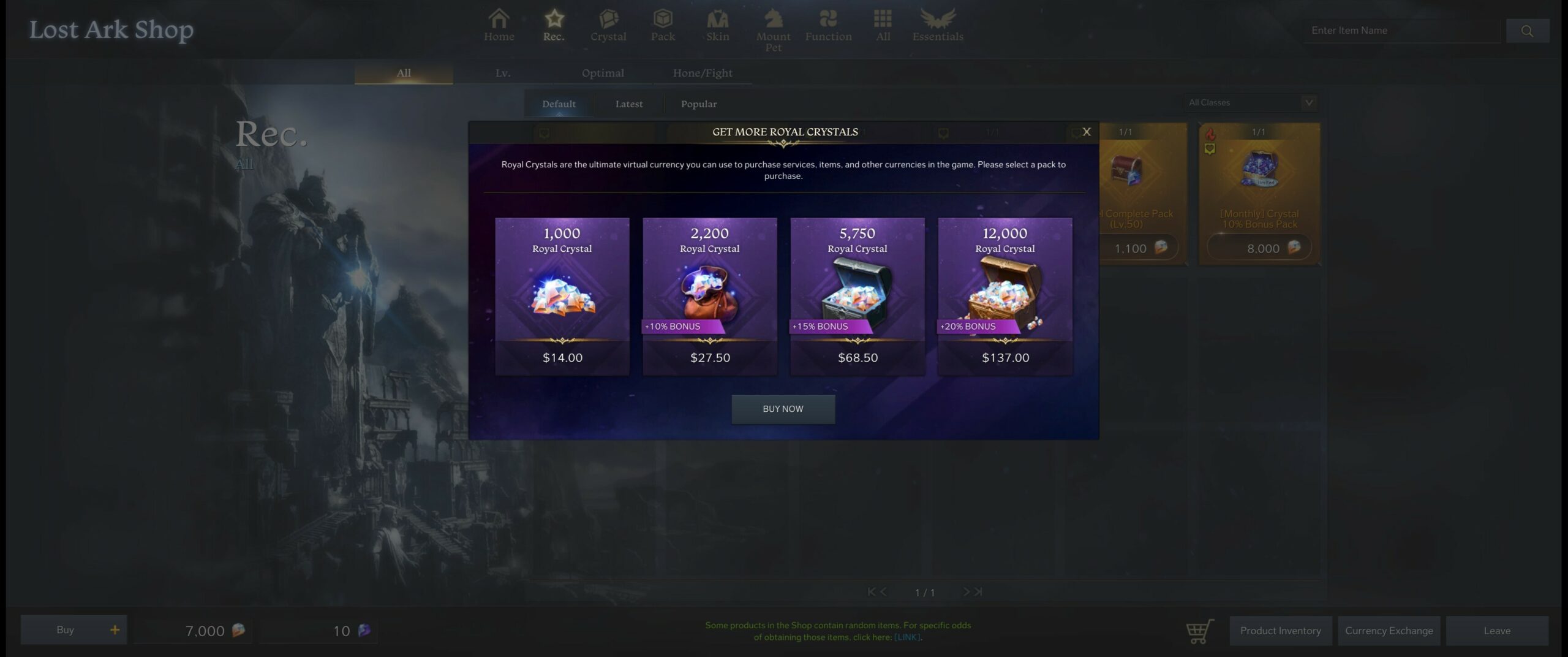The image size is (1568, 657).
Task: Open the shopping cart
Action: point(1199,630)
